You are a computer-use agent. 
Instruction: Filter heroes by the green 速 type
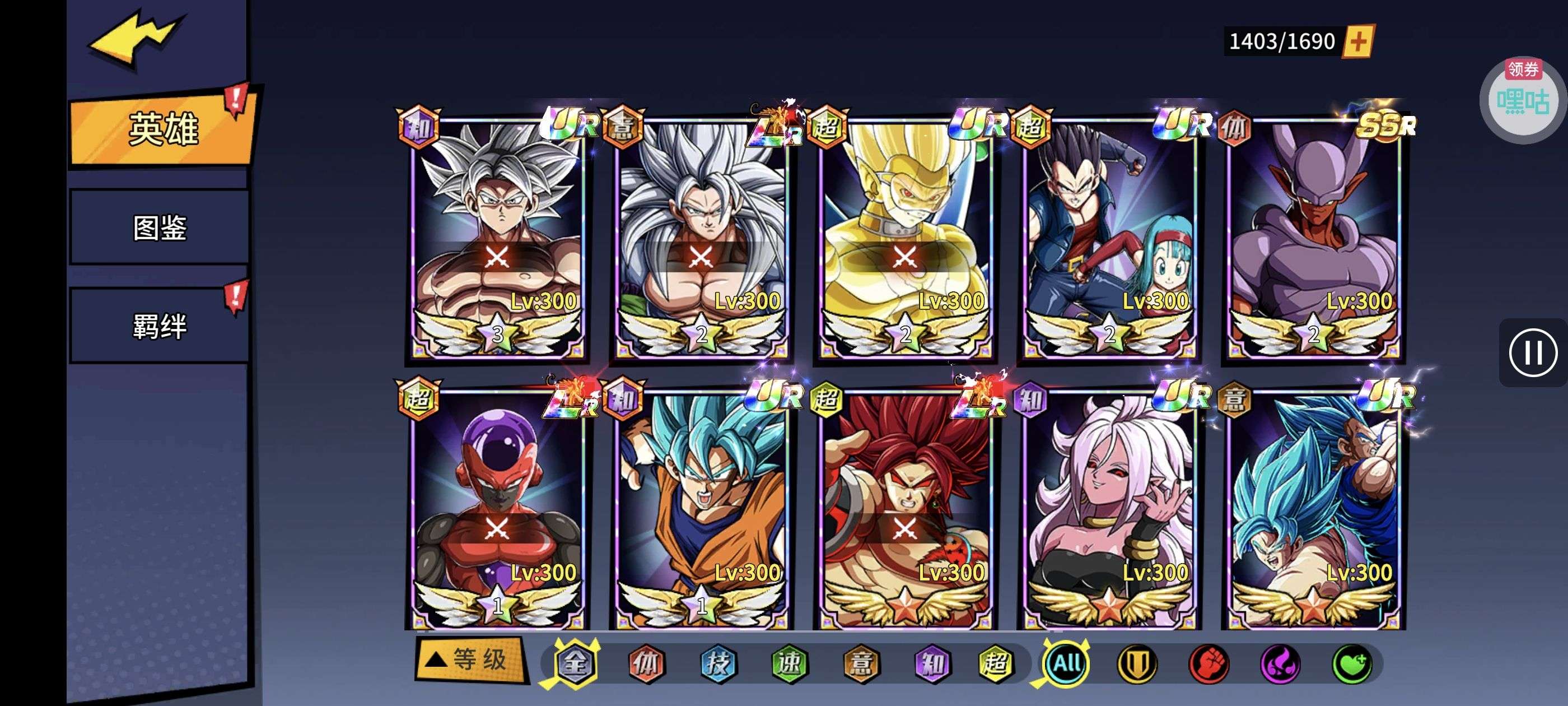[790, 663]
